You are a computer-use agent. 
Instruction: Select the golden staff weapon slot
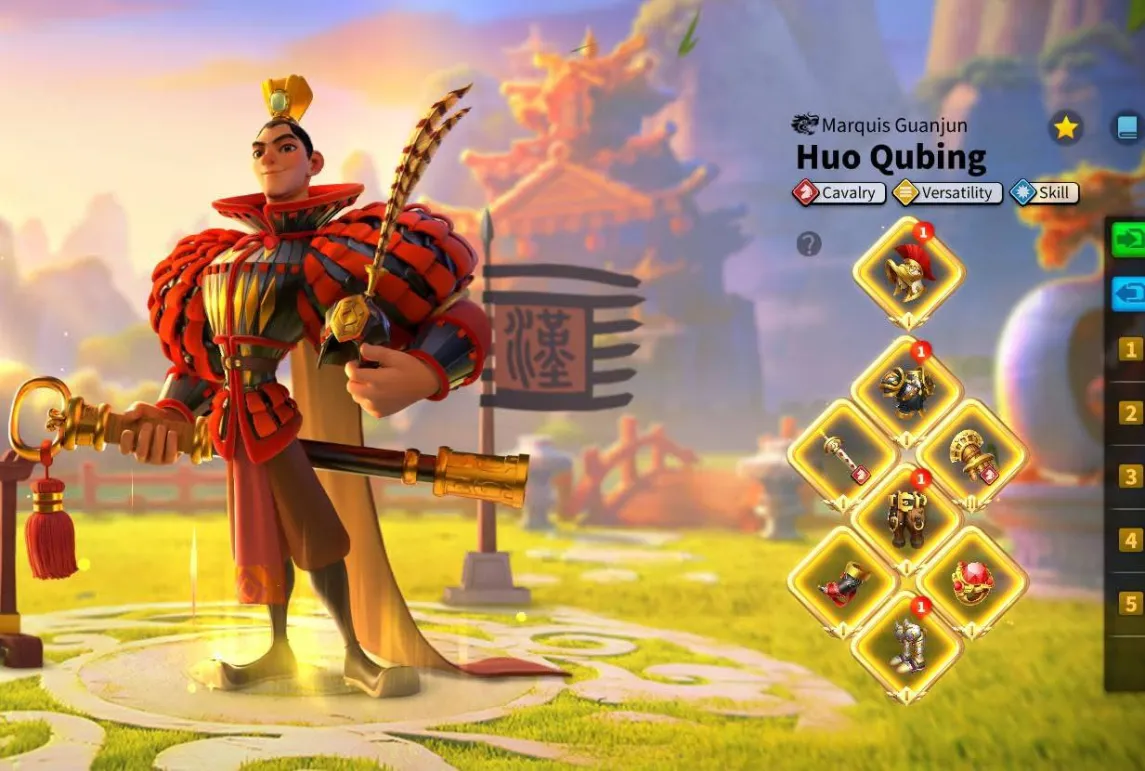(842, 455)
